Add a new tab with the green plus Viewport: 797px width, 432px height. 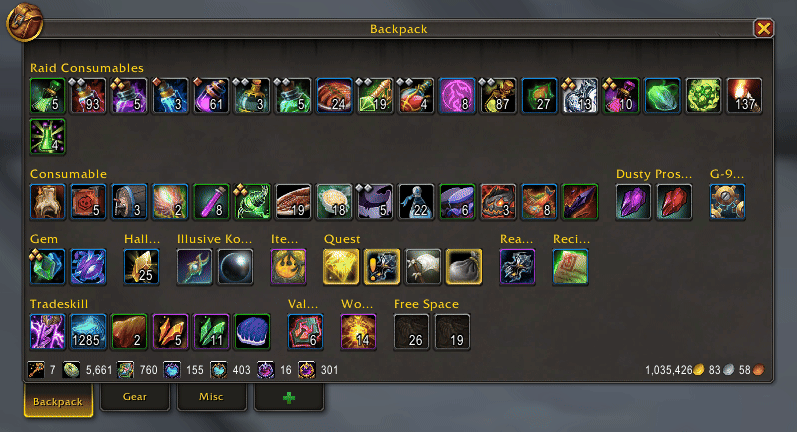tap(289, 397)
